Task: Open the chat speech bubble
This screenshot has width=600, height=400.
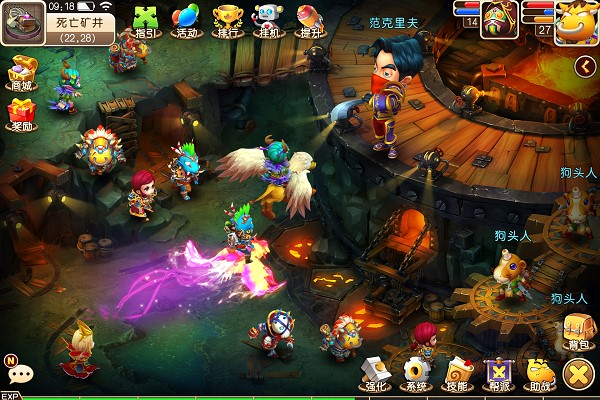Action: [20, 373]
